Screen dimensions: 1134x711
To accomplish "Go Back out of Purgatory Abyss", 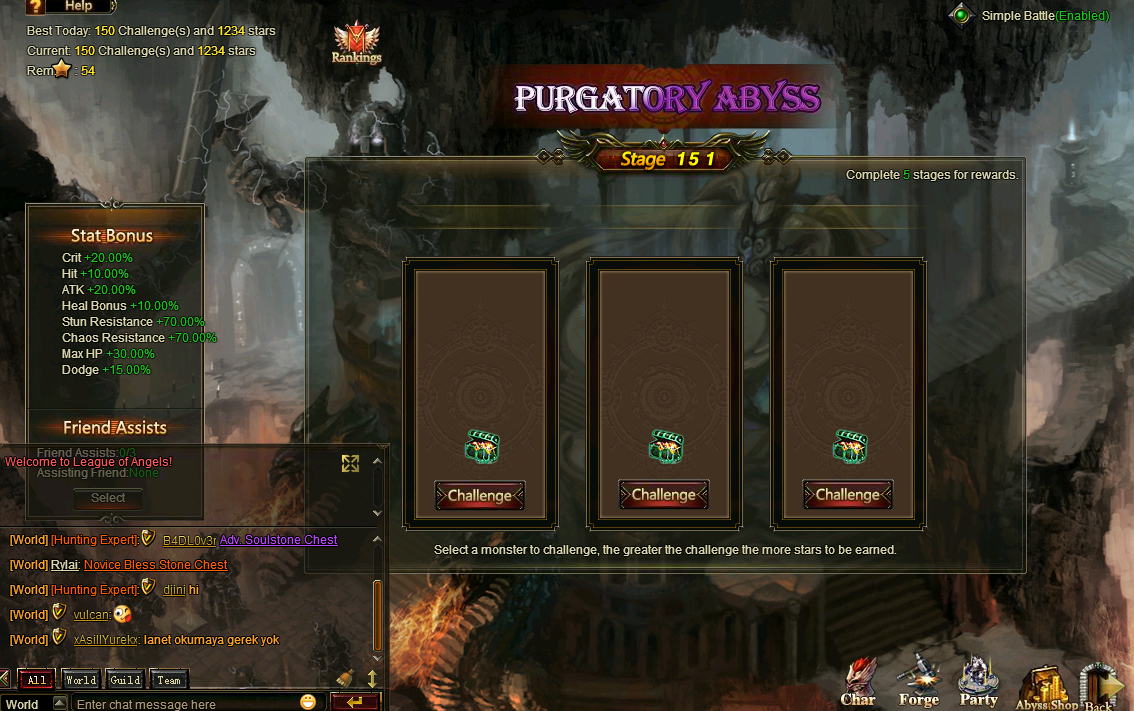I will click(1102, 690).
